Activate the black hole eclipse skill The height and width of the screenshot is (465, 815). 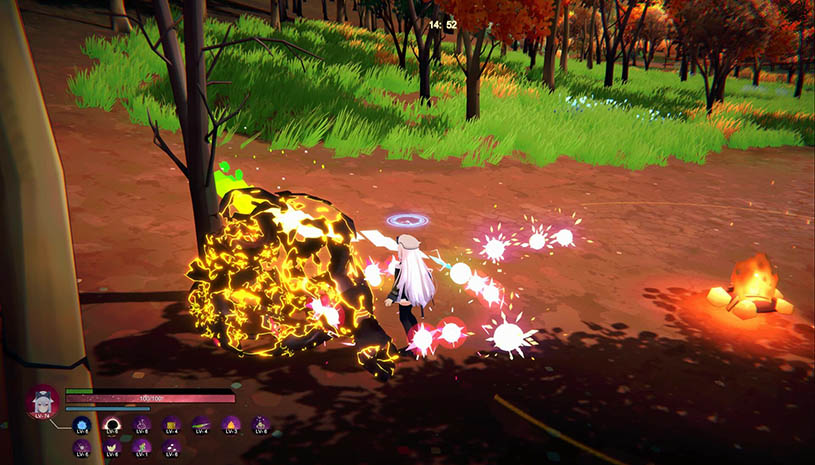click(x=111, y=425)
